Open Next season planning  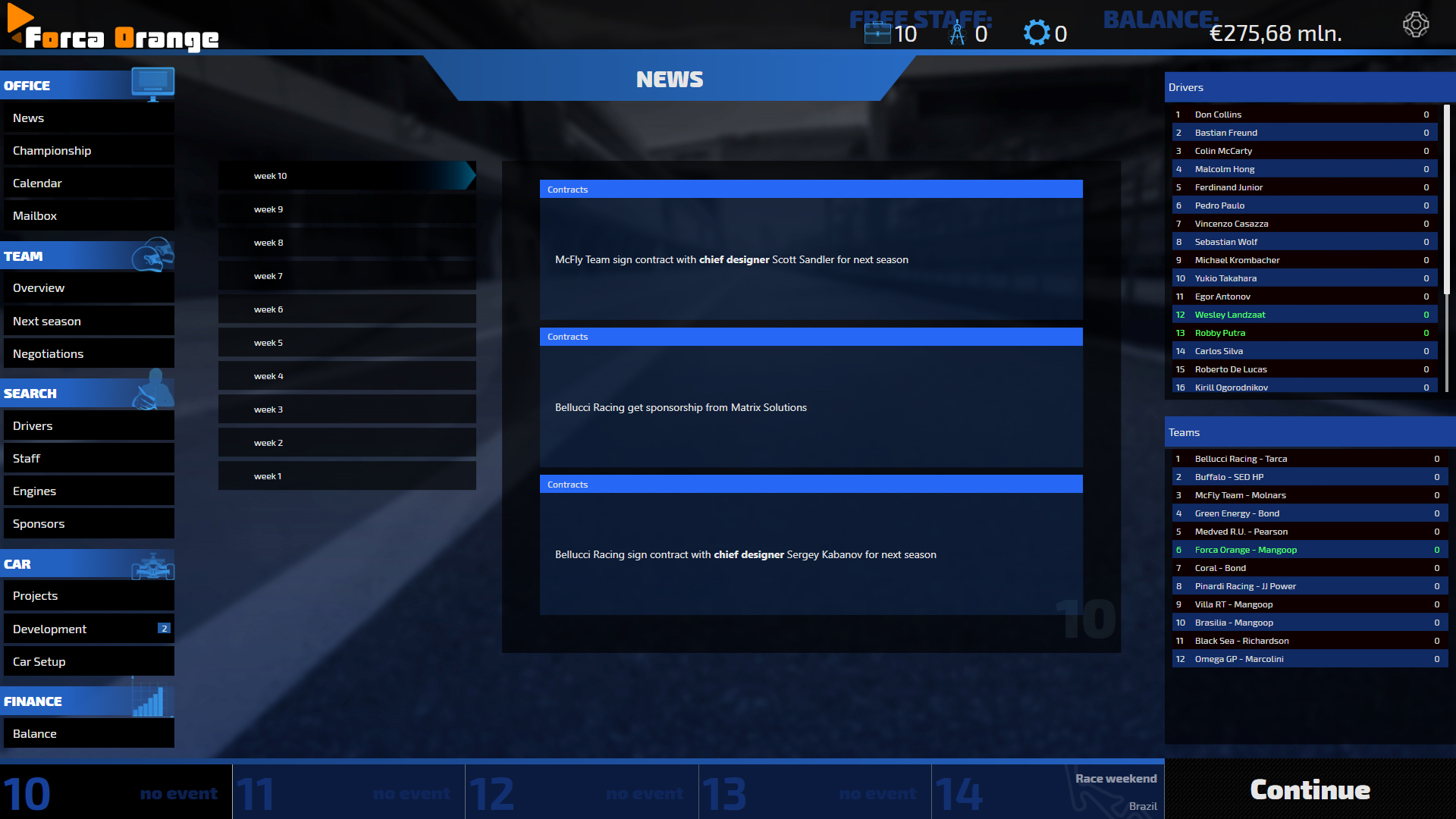point(88,322)
